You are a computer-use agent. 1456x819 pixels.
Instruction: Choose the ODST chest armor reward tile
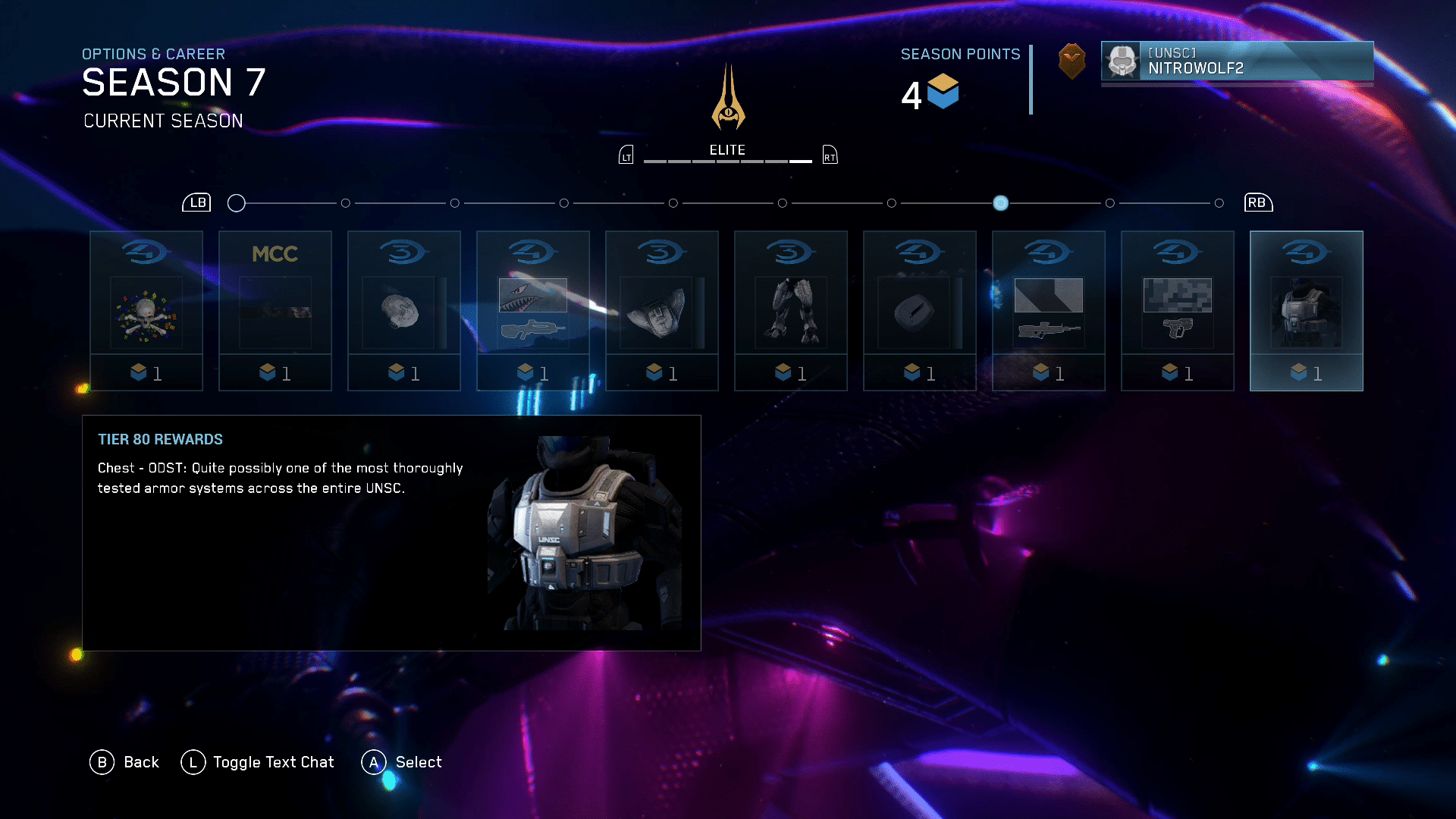click(1307, 311)
